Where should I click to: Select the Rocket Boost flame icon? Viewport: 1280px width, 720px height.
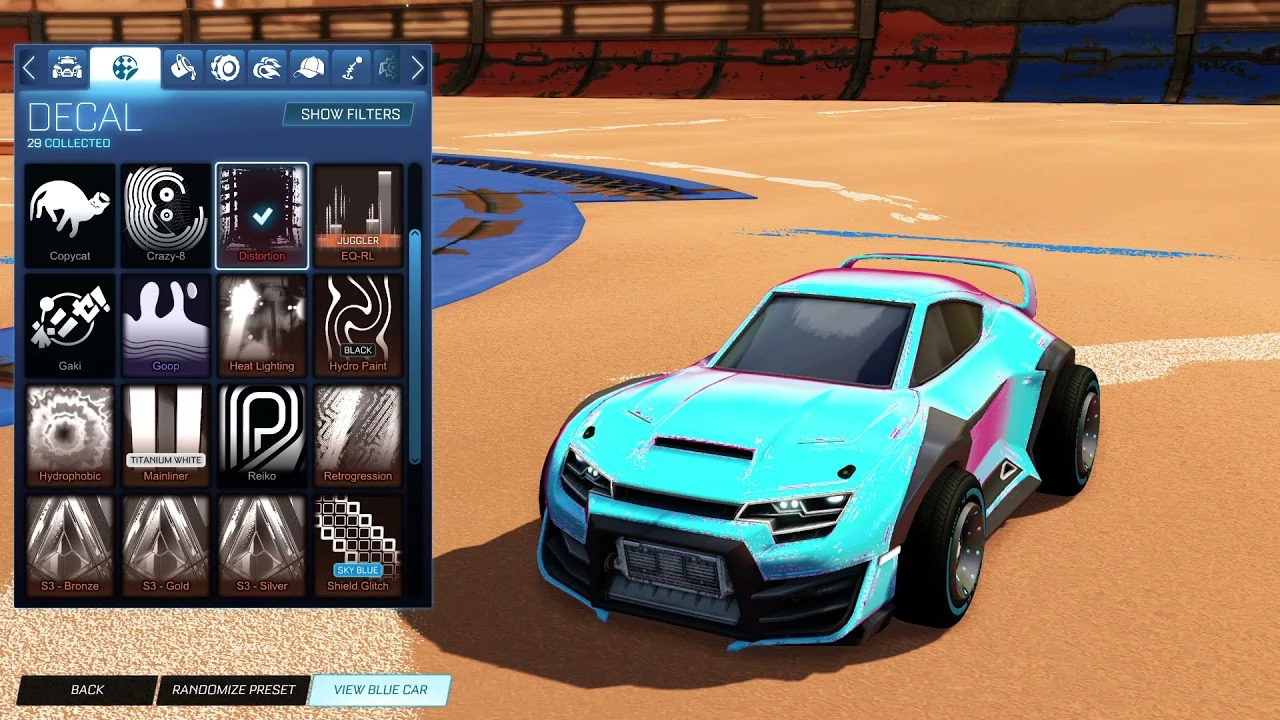tap(267, 67)
